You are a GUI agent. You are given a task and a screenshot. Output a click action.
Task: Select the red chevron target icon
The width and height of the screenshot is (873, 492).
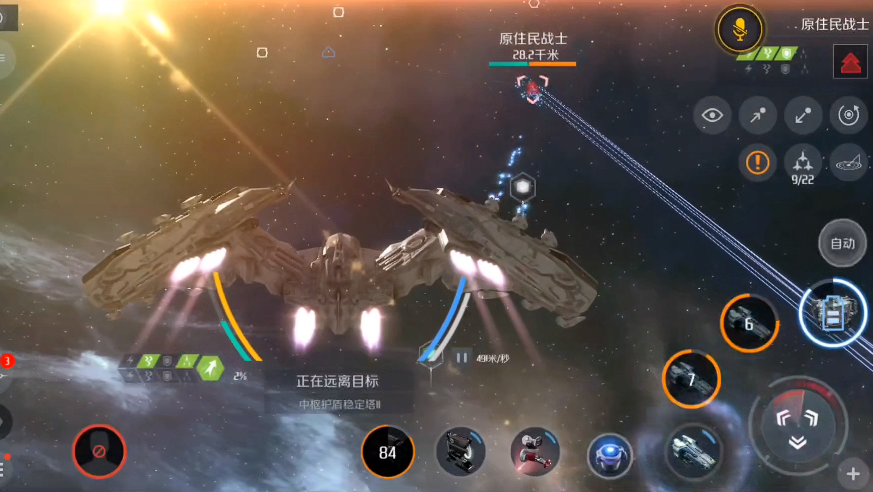(849, 62)
